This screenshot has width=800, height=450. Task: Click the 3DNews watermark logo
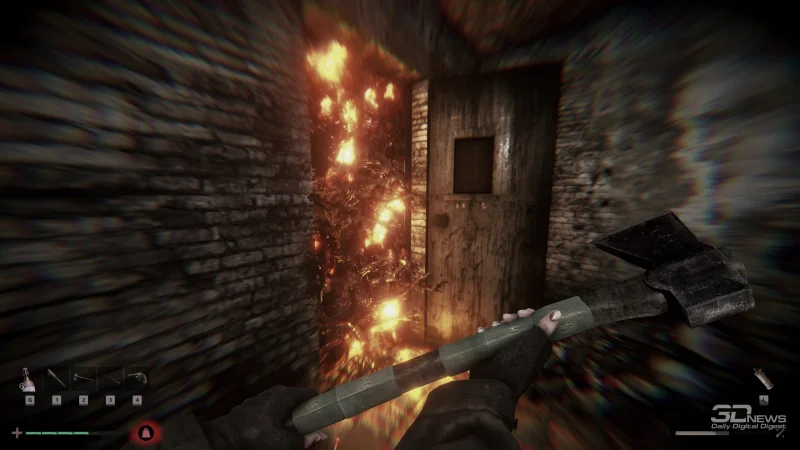(x=747, y=418)
